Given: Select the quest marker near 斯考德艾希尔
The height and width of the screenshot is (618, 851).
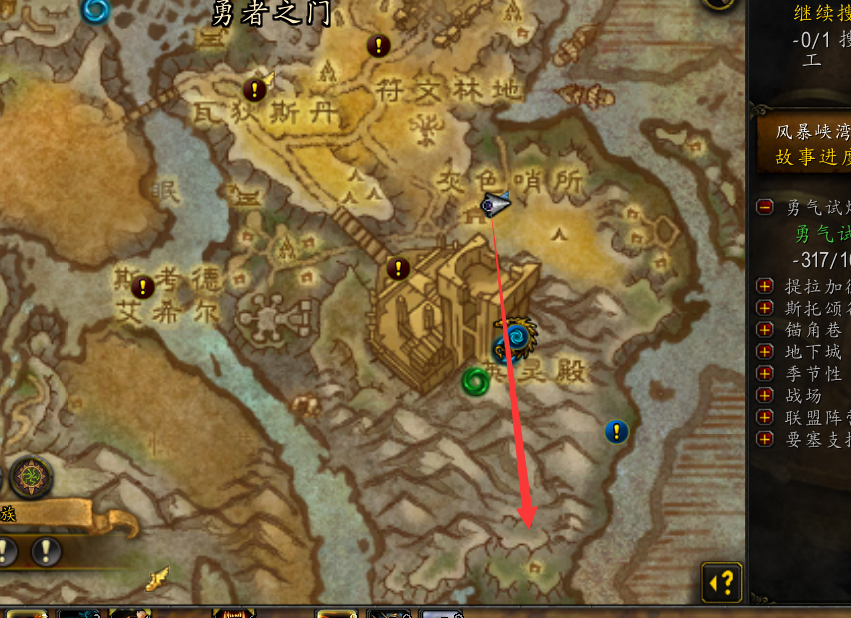Looking at the screenshot, I should (143, 287).
